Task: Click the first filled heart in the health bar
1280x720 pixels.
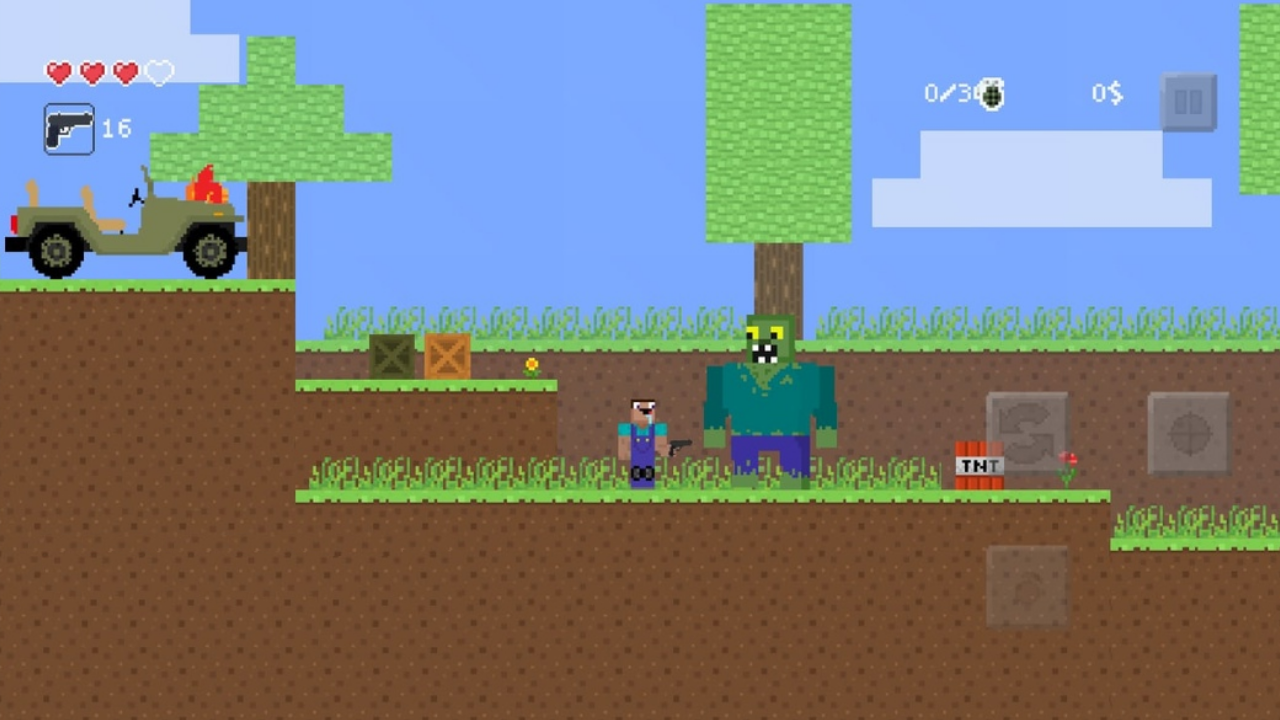Action: [x=59, y=73]
